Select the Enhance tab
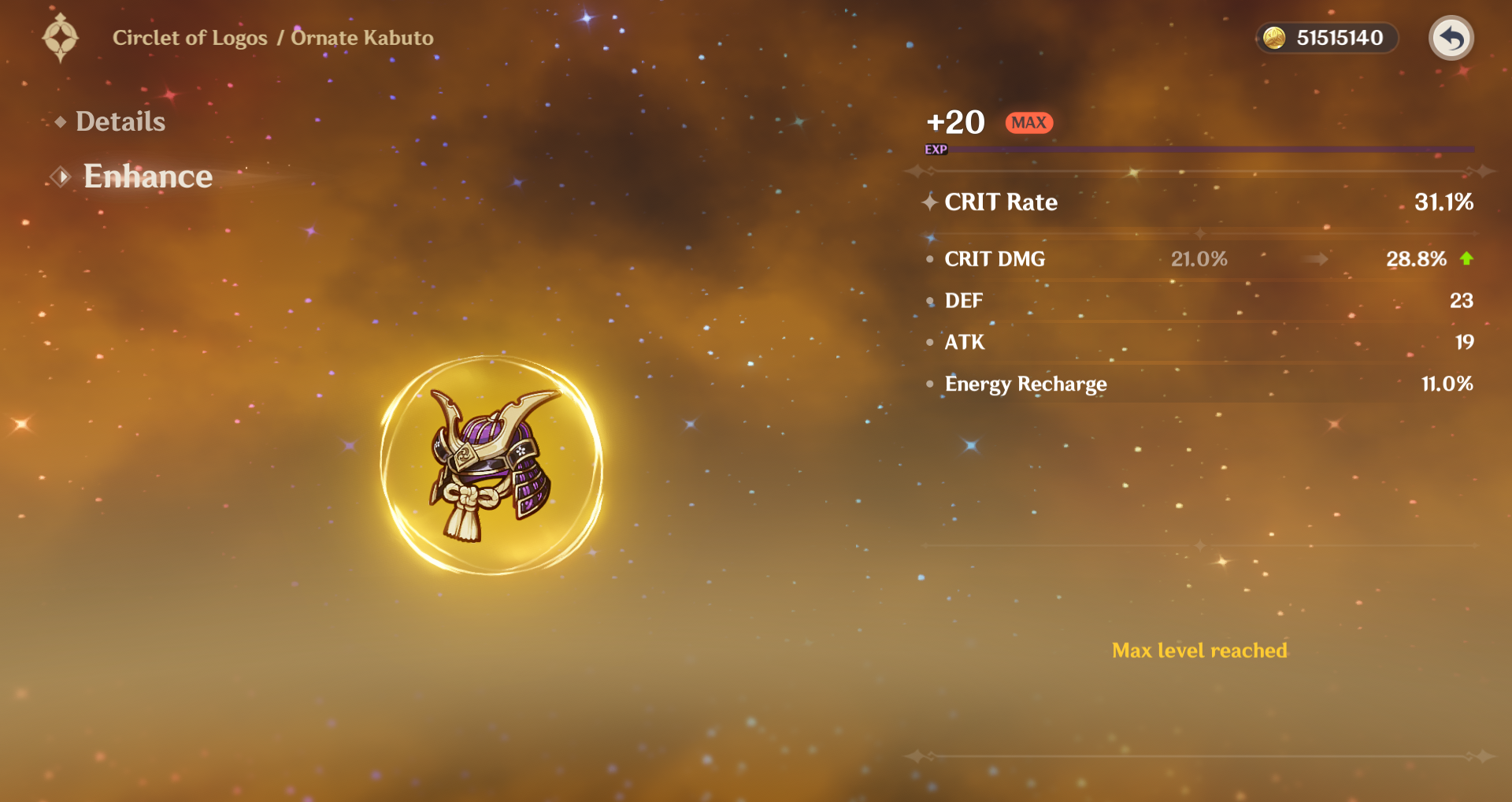This screenshot has width=1512, height=802. click(147, 176)
